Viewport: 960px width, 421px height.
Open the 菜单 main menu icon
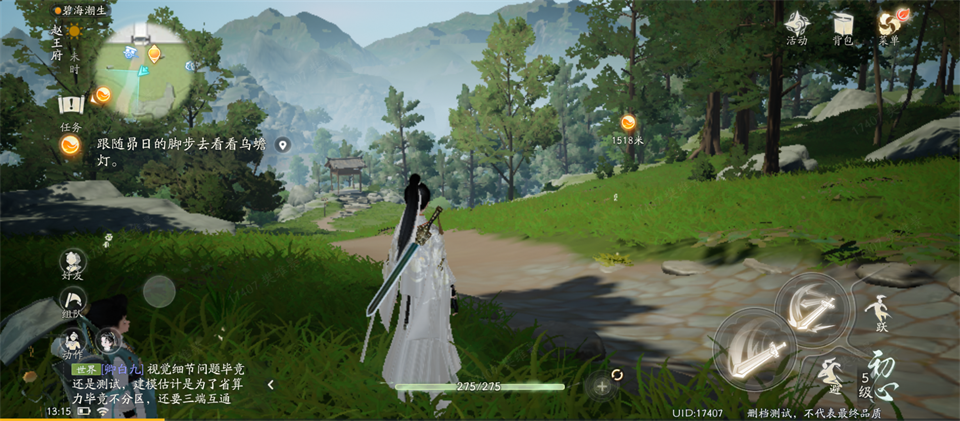[888, 24]
